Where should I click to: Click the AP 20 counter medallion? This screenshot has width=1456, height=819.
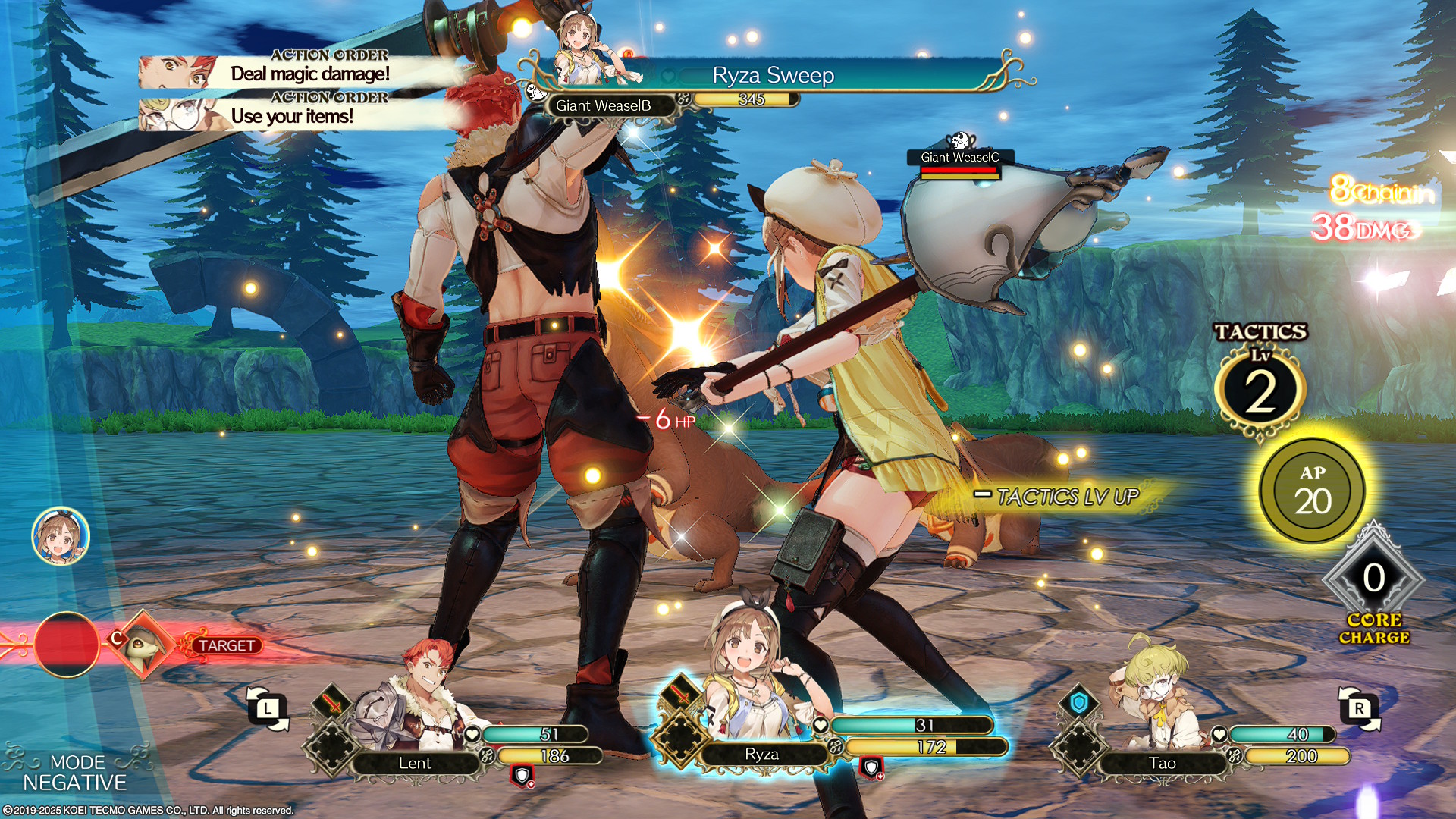tap(1312, 491)
